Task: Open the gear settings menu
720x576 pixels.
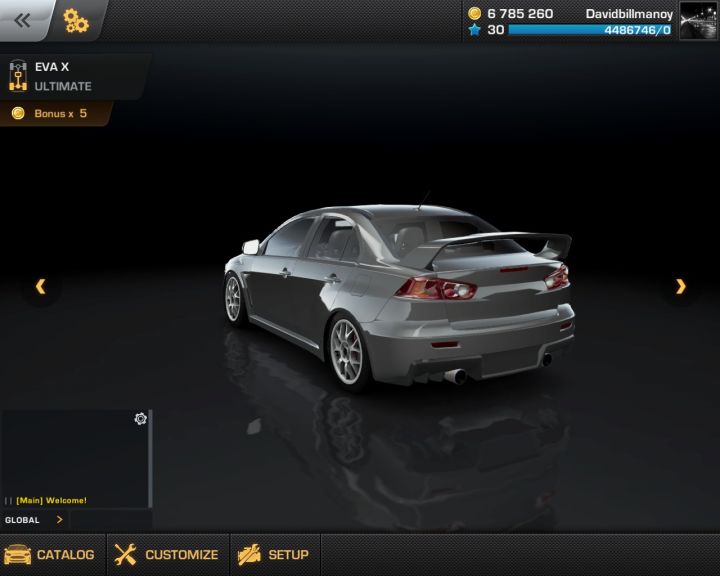Action: coord(76,20)
